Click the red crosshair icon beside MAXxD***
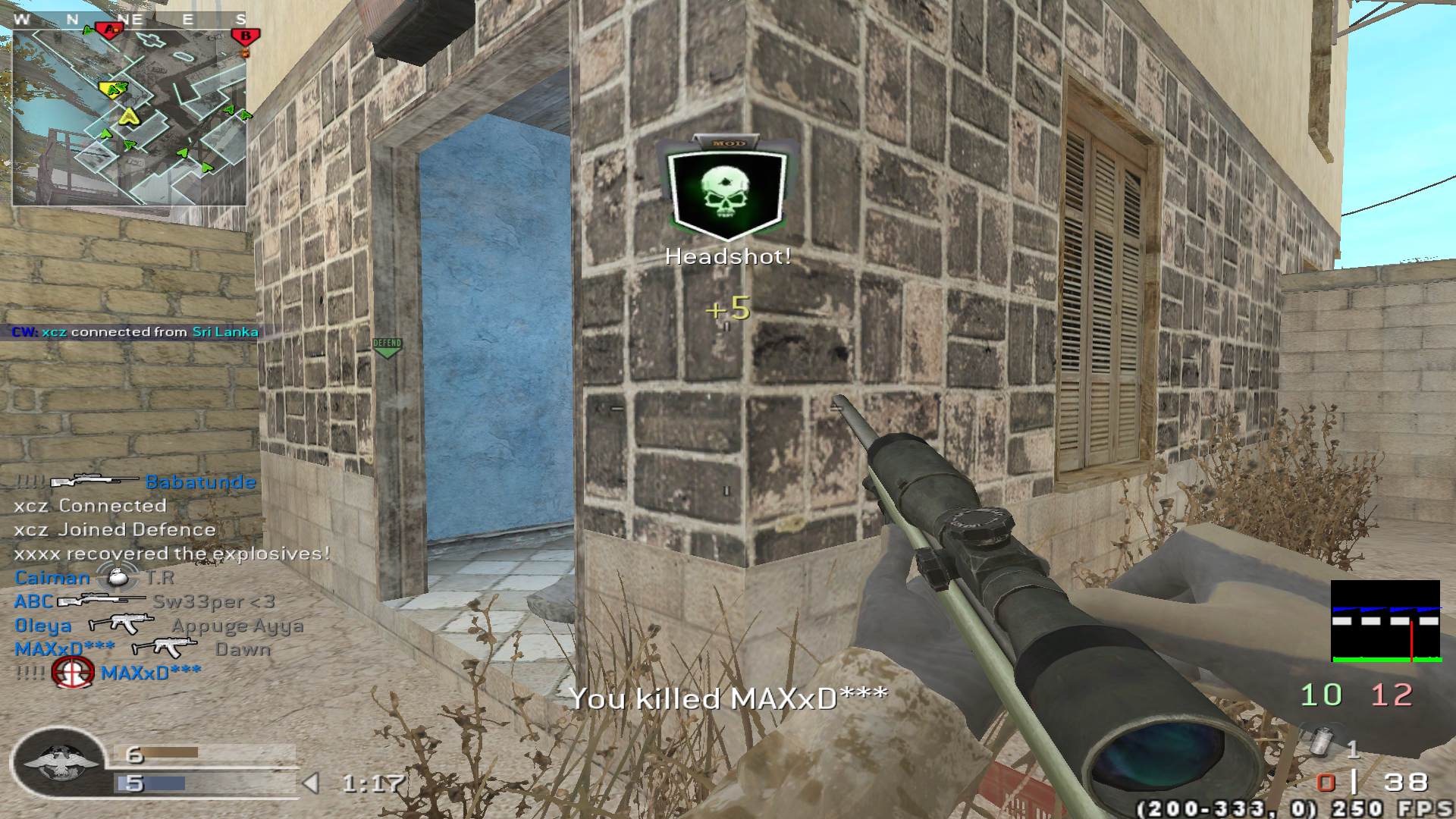 click(73, 673)
